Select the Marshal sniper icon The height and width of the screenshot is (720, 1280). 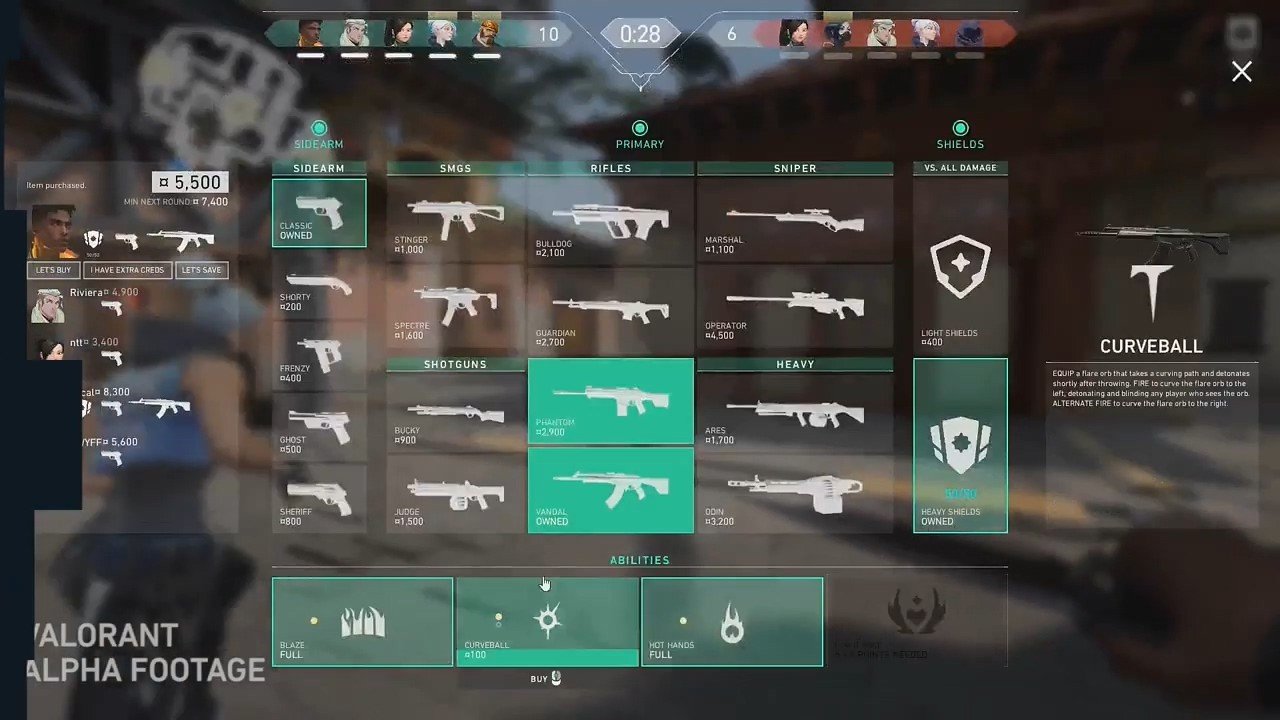pyautogui.click(x=795, y=220)
